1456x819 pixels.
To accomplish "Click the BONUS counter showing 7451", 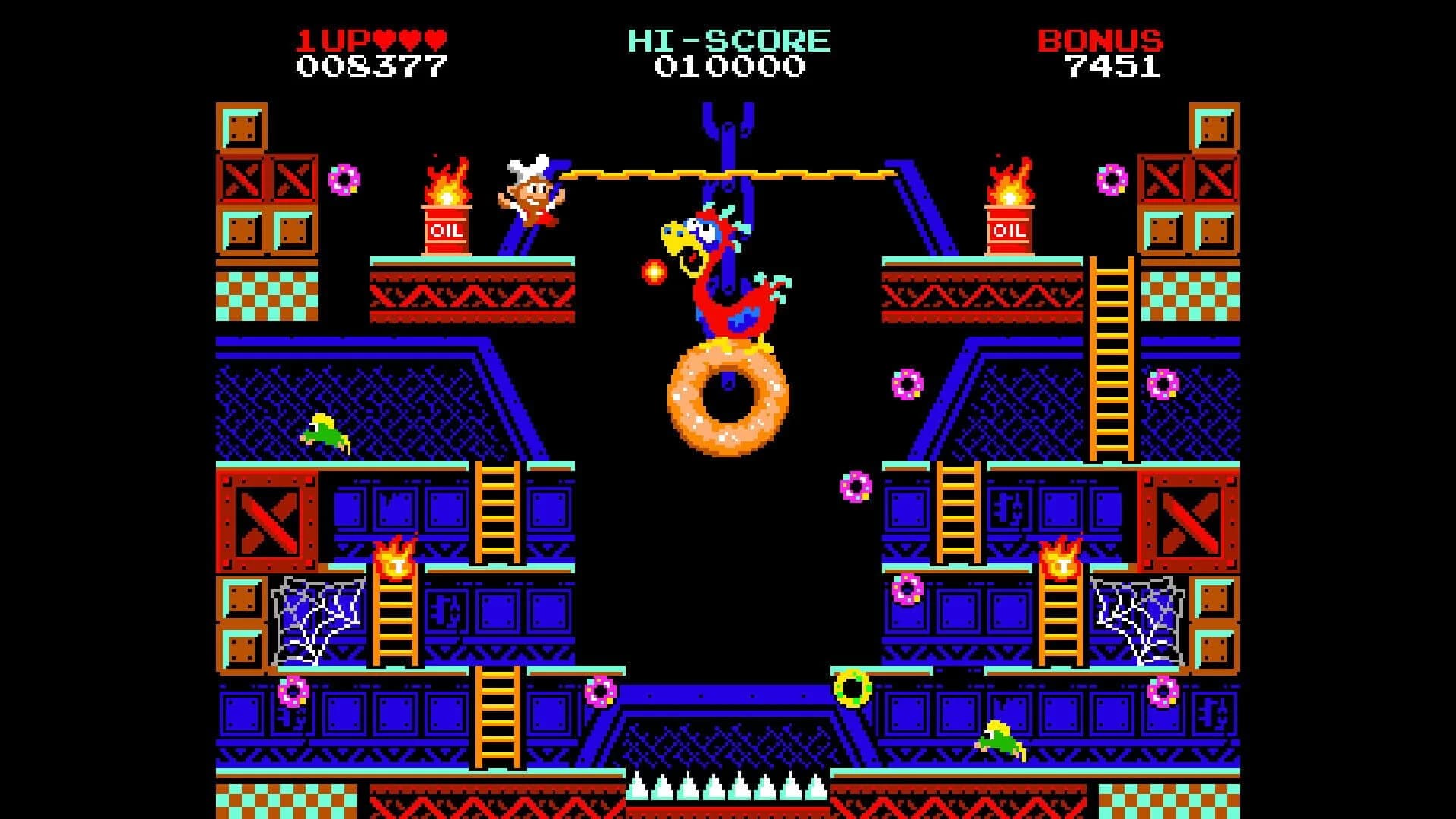I will pyautogui.click(x=1113, y=67).
